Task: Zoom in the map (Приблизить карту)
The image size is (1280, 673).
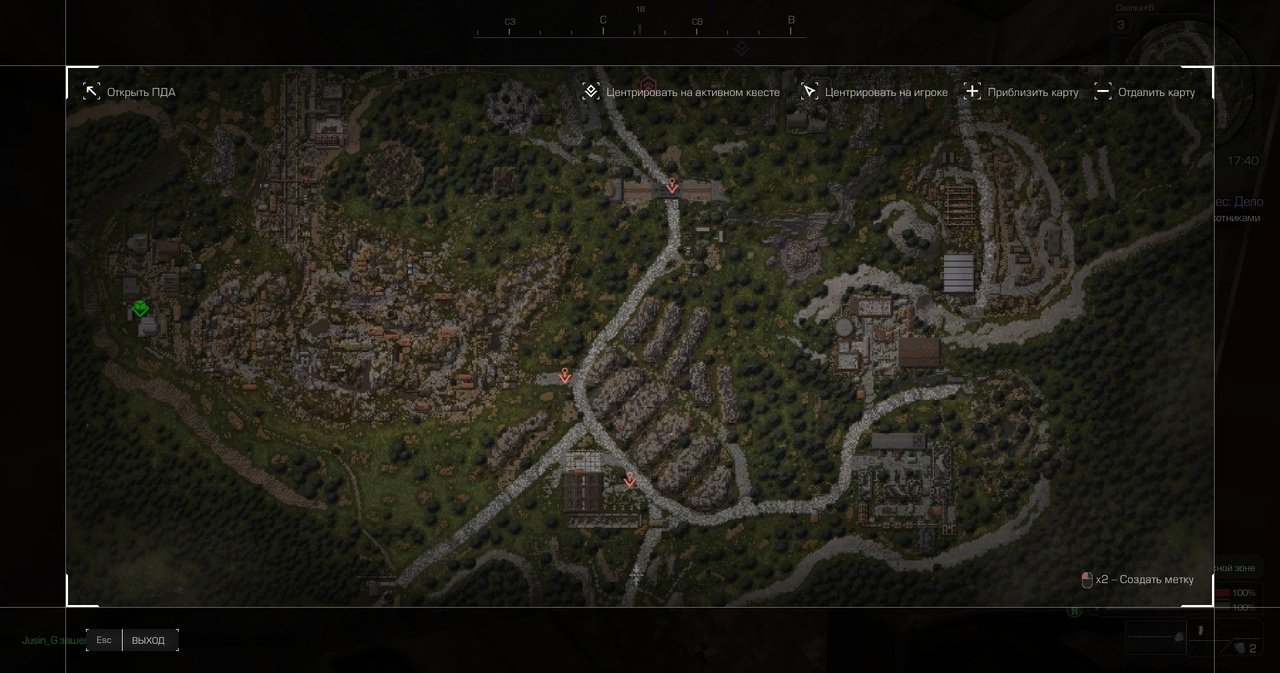Action: (x=1021, y=92)
